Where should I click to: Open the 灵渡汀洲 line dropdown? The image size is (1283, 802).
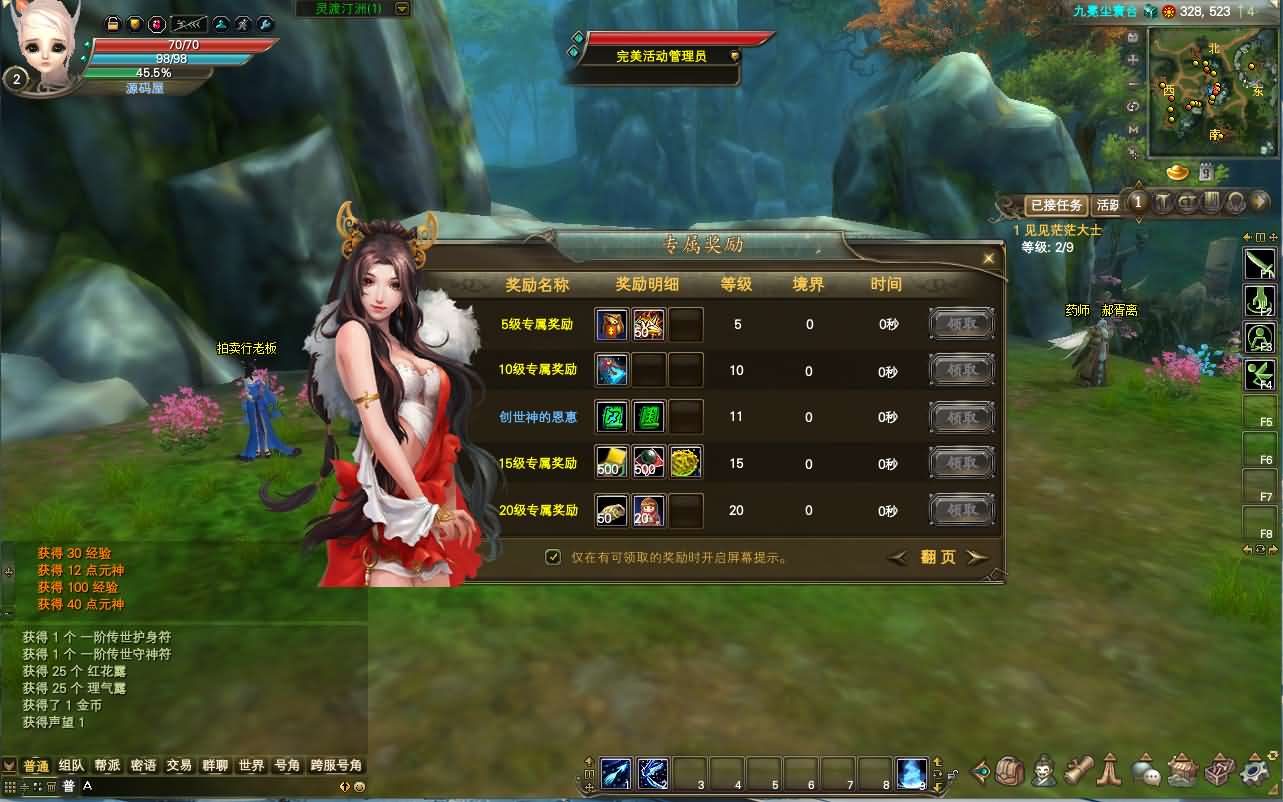pyautogui.click(x=402, y=9)
